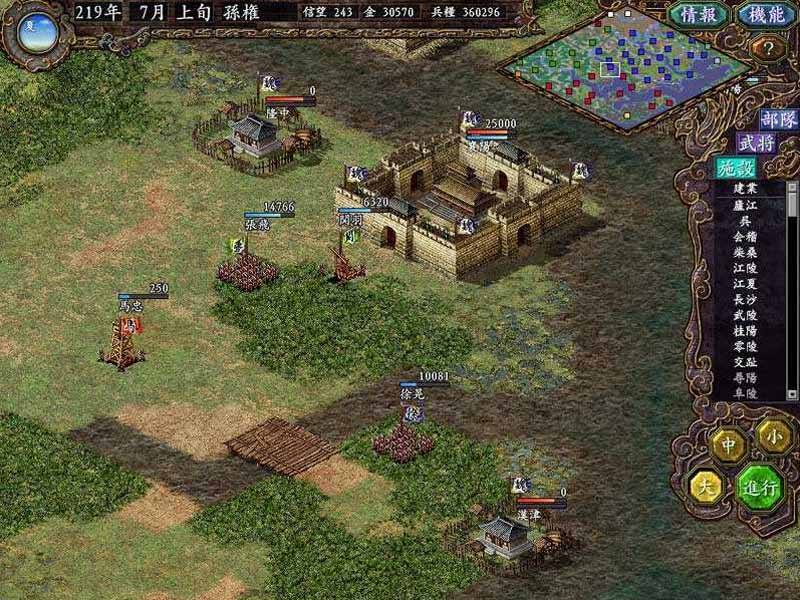Image resolution: width=800 pixels, height=600 pixels.
Task: Select 交趾 in the city list
Action: 745,363
